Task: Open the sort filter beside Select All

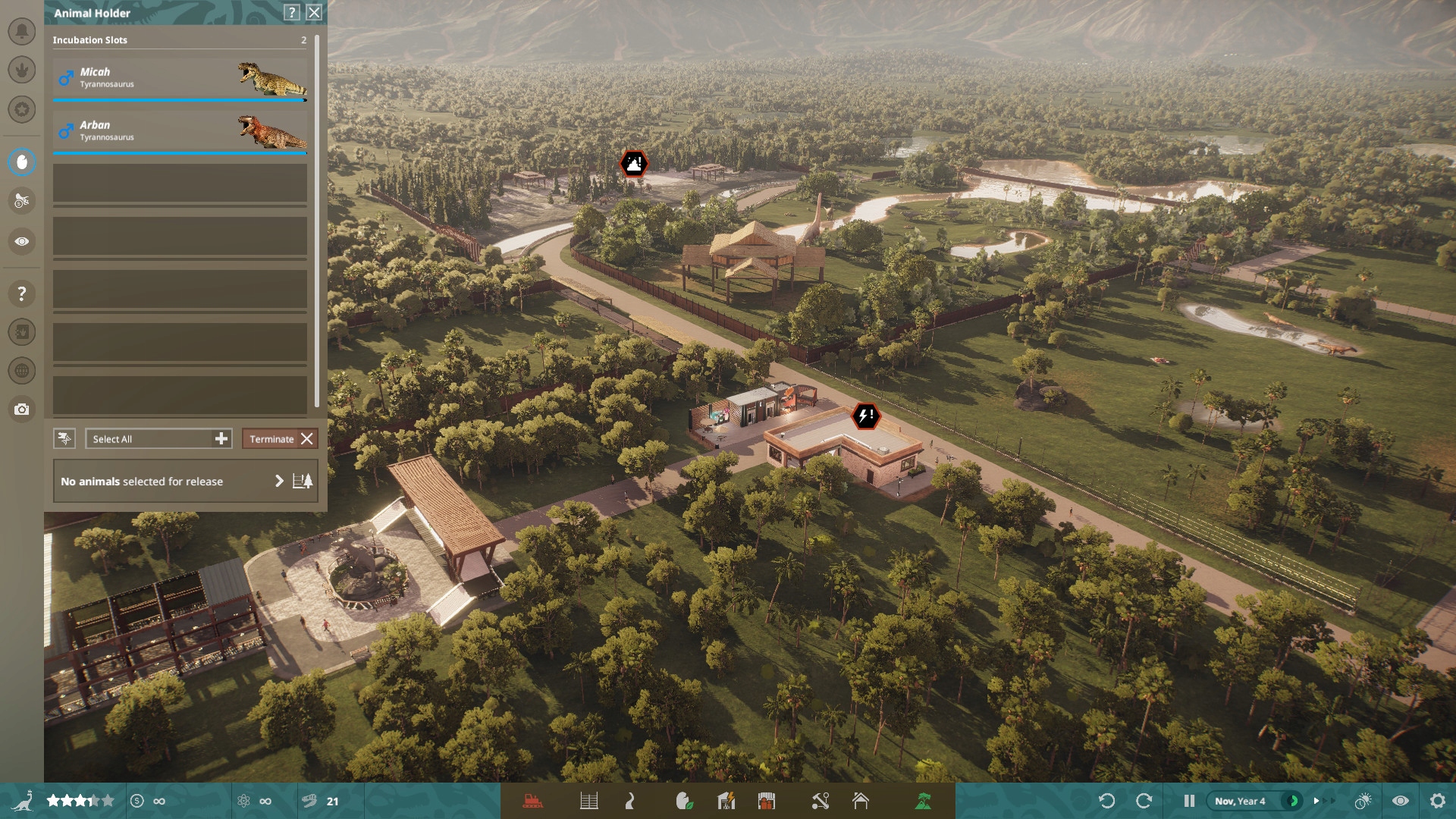Action: [64, 438]
